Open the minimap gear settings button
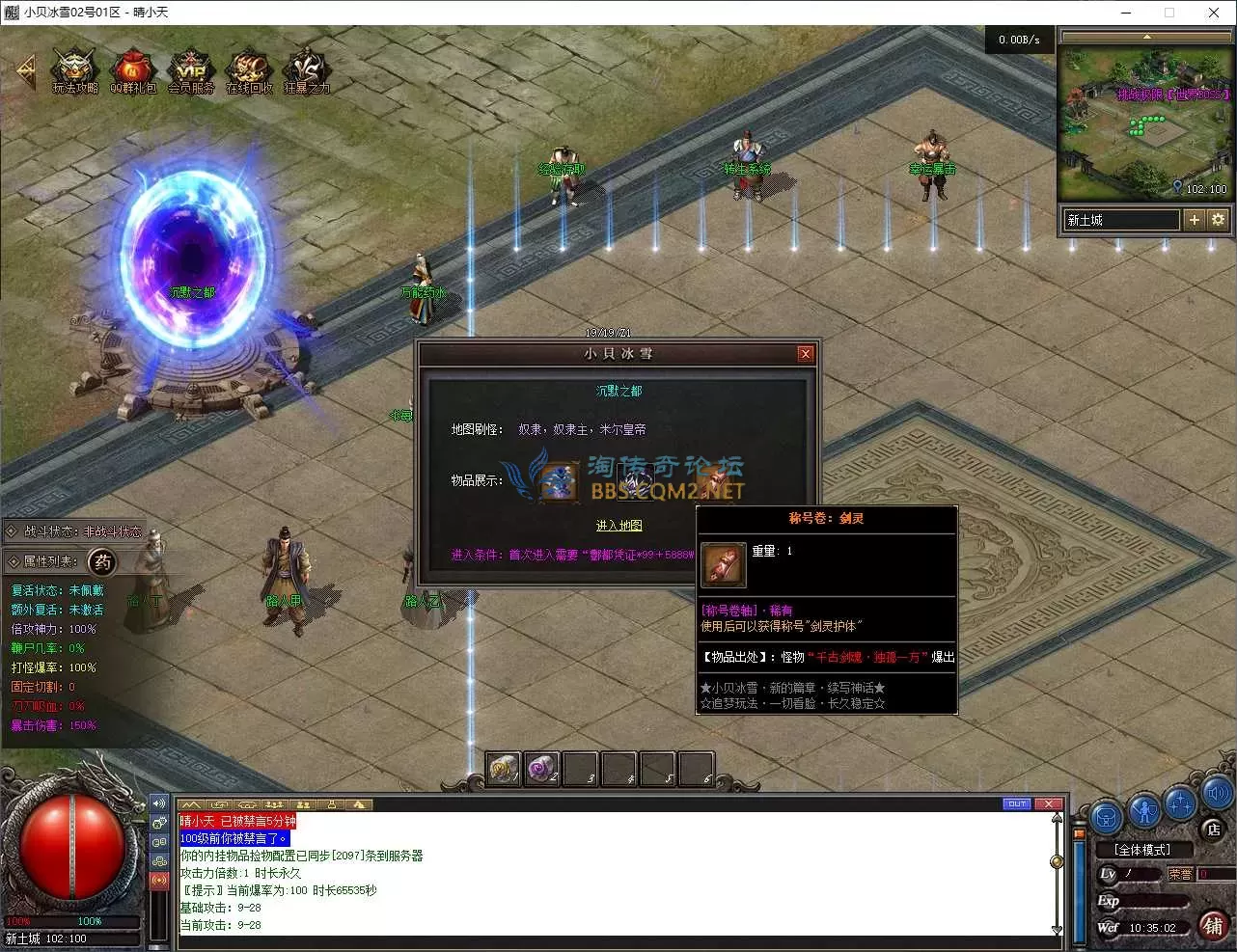1237x952 pixels. [1218, 220]
